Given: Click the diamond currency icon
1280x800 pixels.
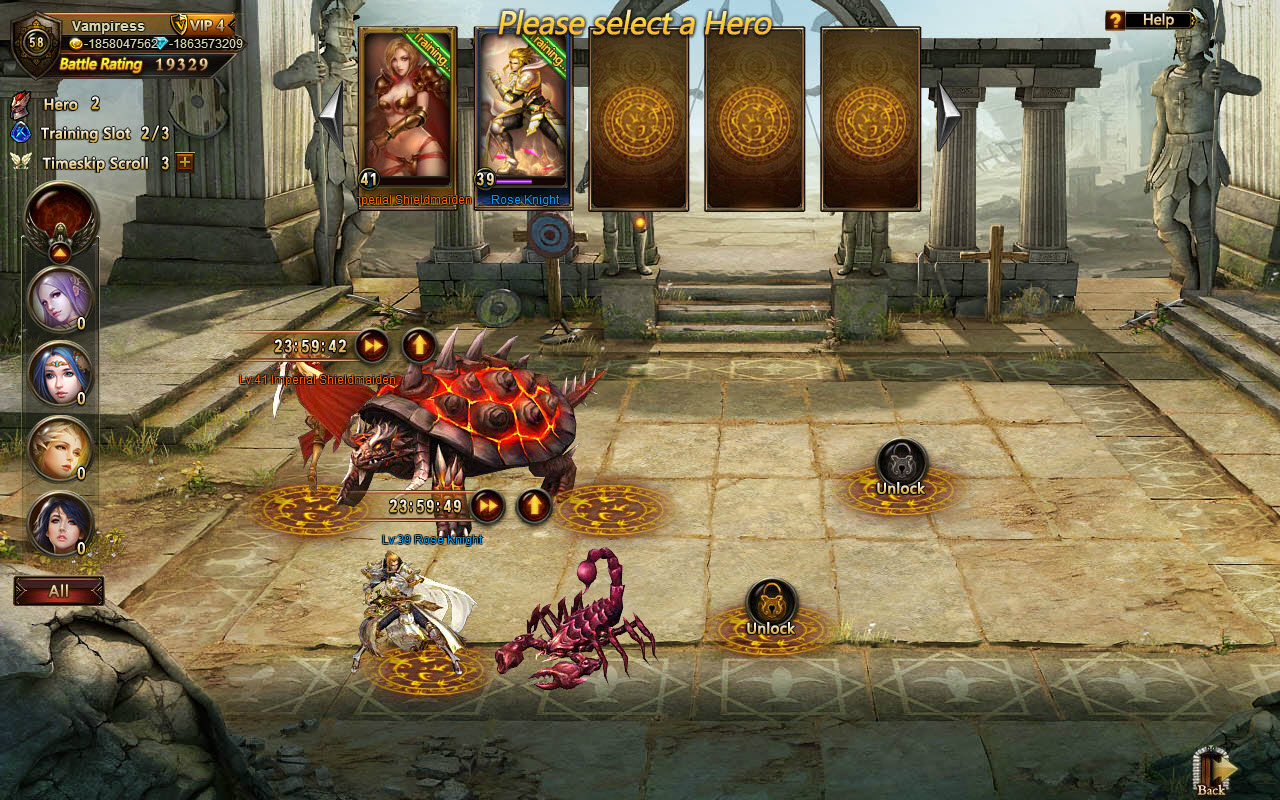Looking at the screenshot, I should 160,41.
